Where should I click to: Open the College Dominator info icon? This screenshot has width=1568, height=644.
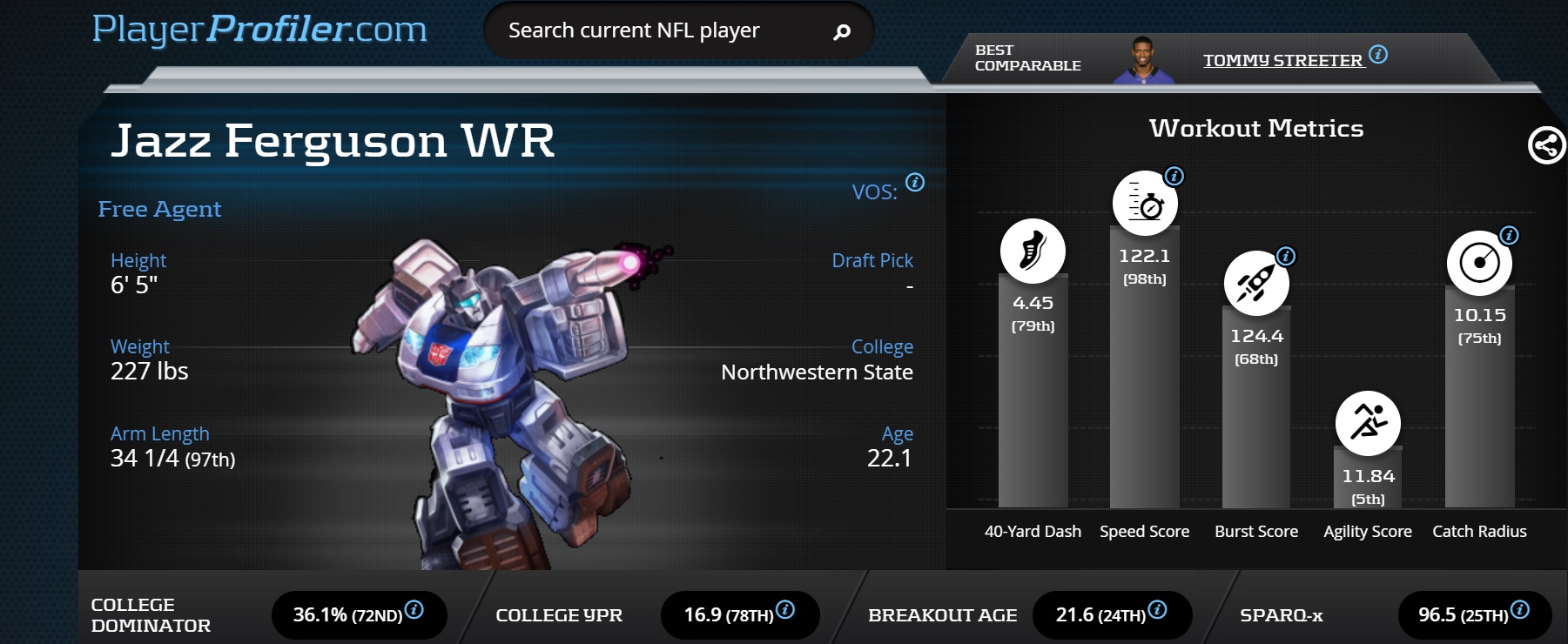tap(414, 609)
